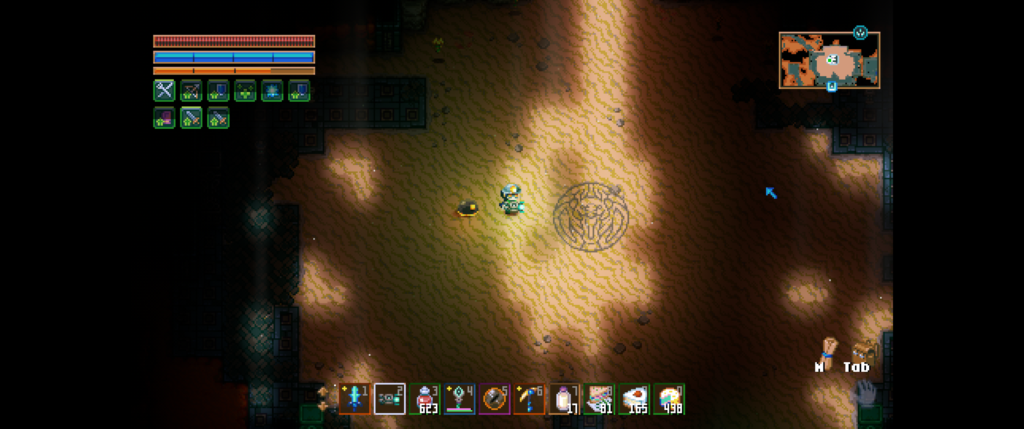
Task: Select the cake slice stack of 165
Action: 634,399
